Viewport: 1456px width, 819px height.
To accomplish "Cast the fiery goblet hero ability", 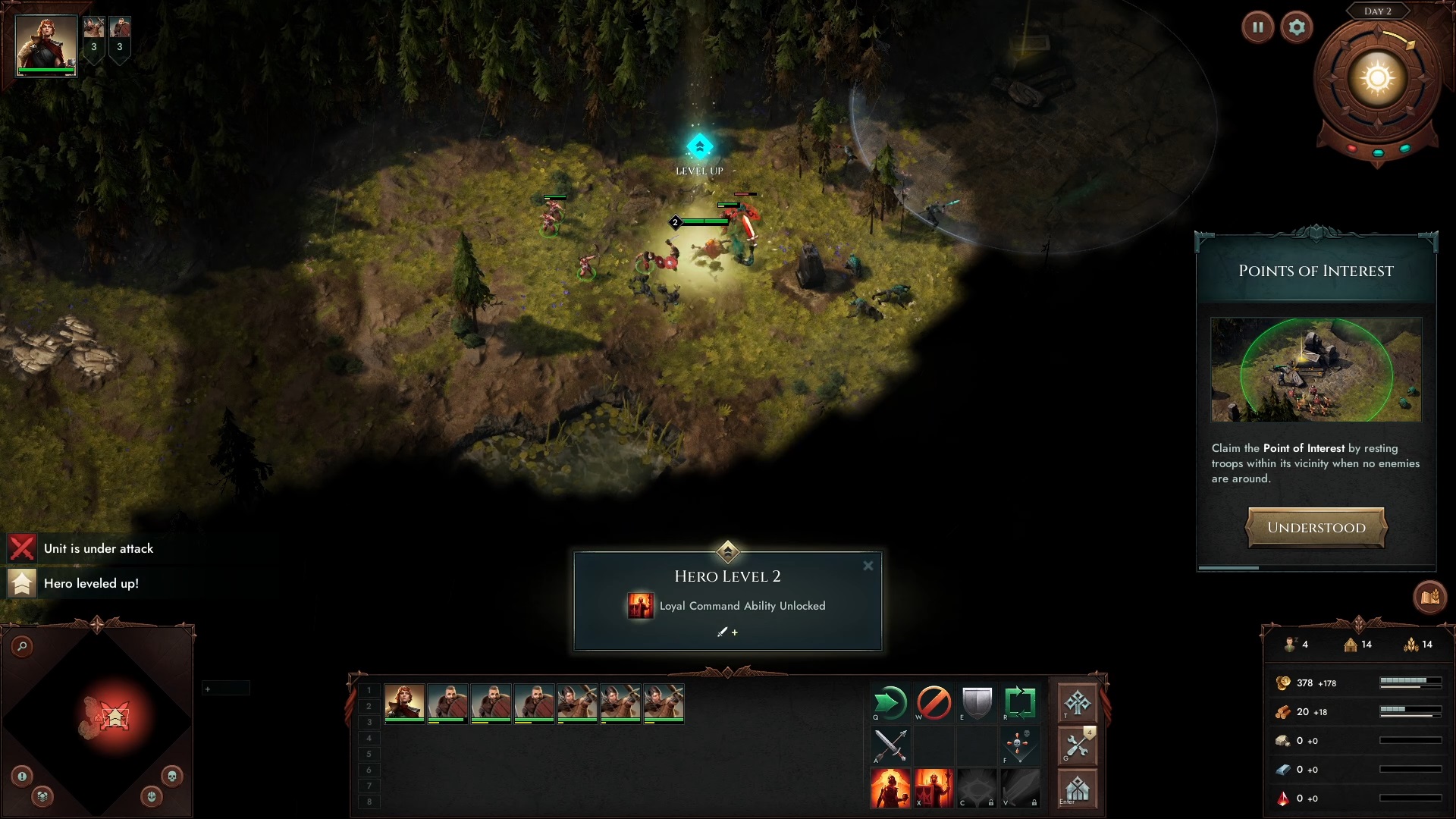I will point(890,789).
